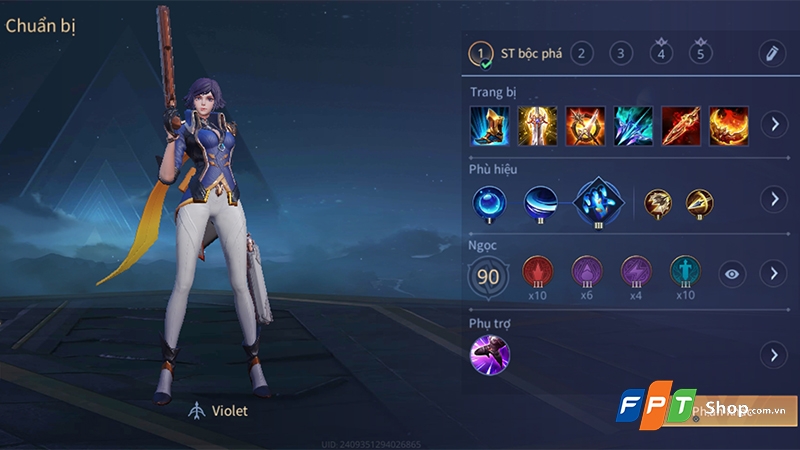This screenshot has height=450, width=800.
Task: Select the fiery crescent blade equipment item
Action: click(728, 125)
